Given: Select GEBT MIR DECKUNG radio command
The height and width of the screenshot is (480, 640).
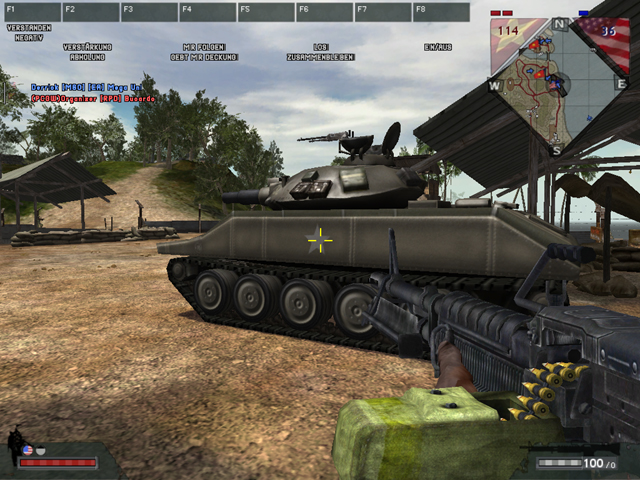Looking at the screenshot, I should pos(204,57).
